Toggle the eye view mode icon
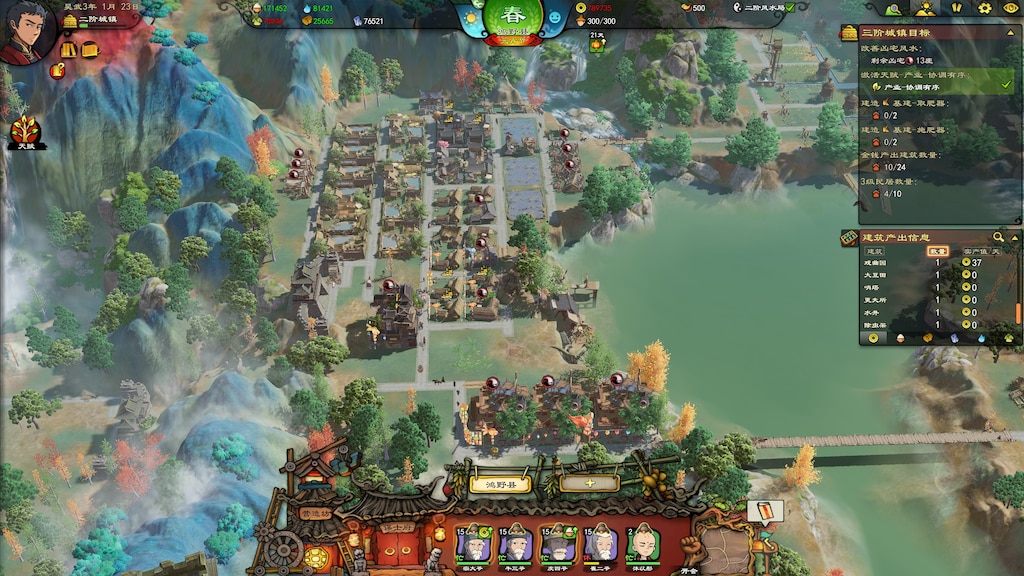 pos(1009,8)
